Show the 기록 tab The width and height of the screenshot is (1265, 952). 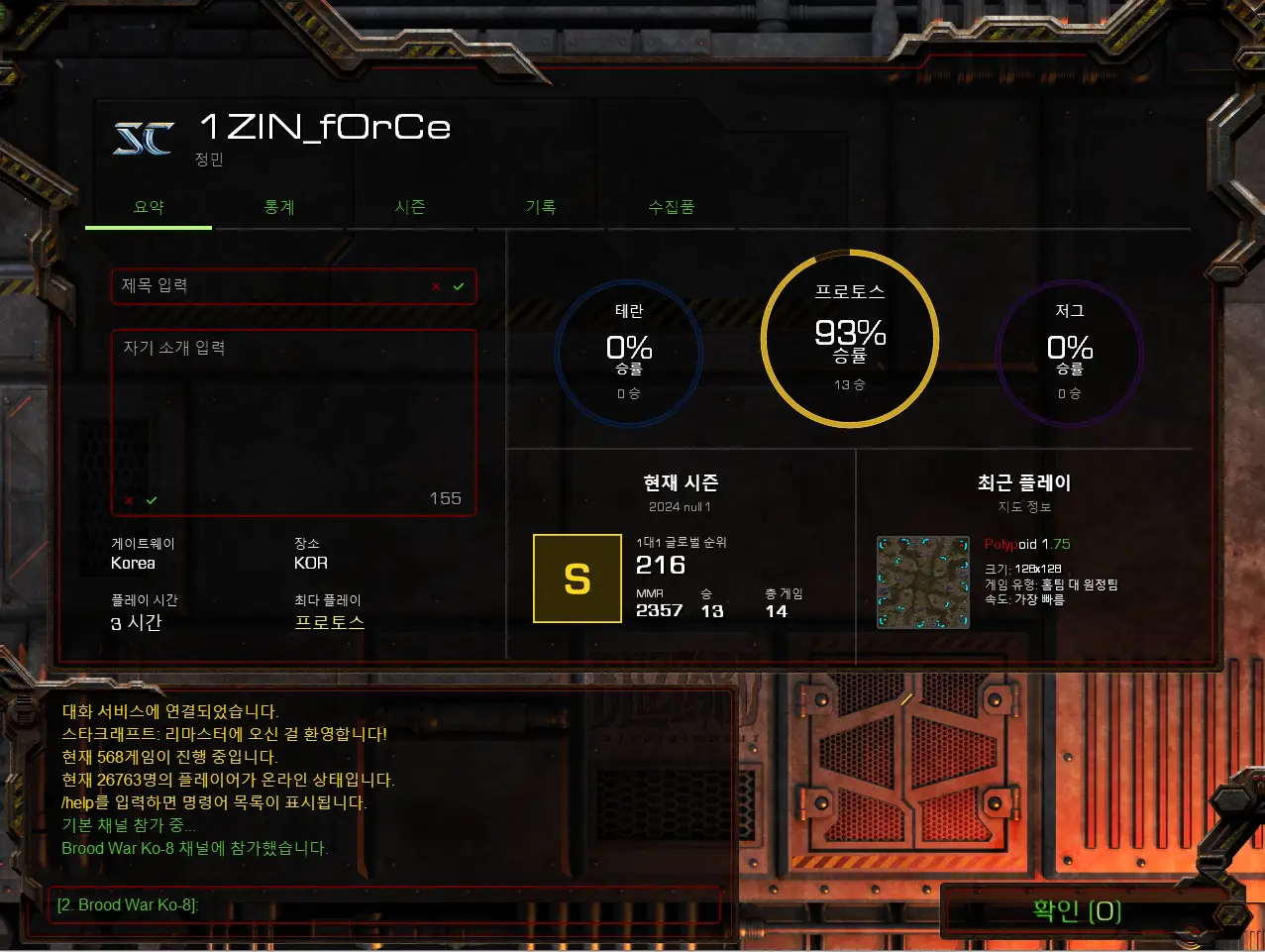point(541,207)
